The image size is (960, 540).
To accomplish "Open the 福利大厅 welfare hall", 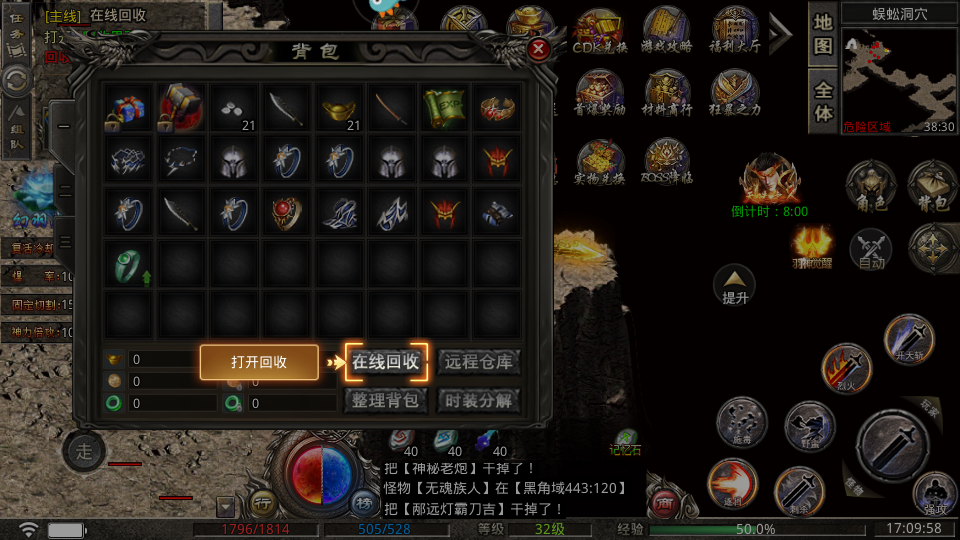I will pos(736,33).
